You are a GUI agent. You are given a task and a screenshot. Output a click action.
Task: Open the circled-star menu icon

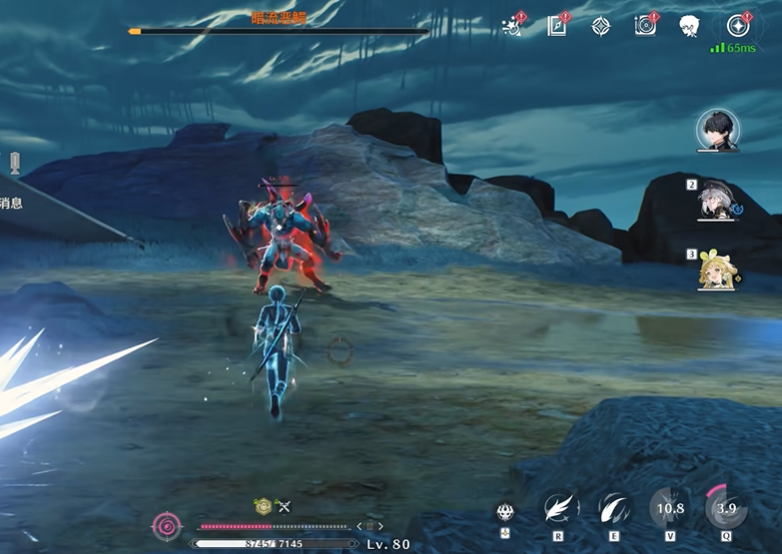coord(738,26)
